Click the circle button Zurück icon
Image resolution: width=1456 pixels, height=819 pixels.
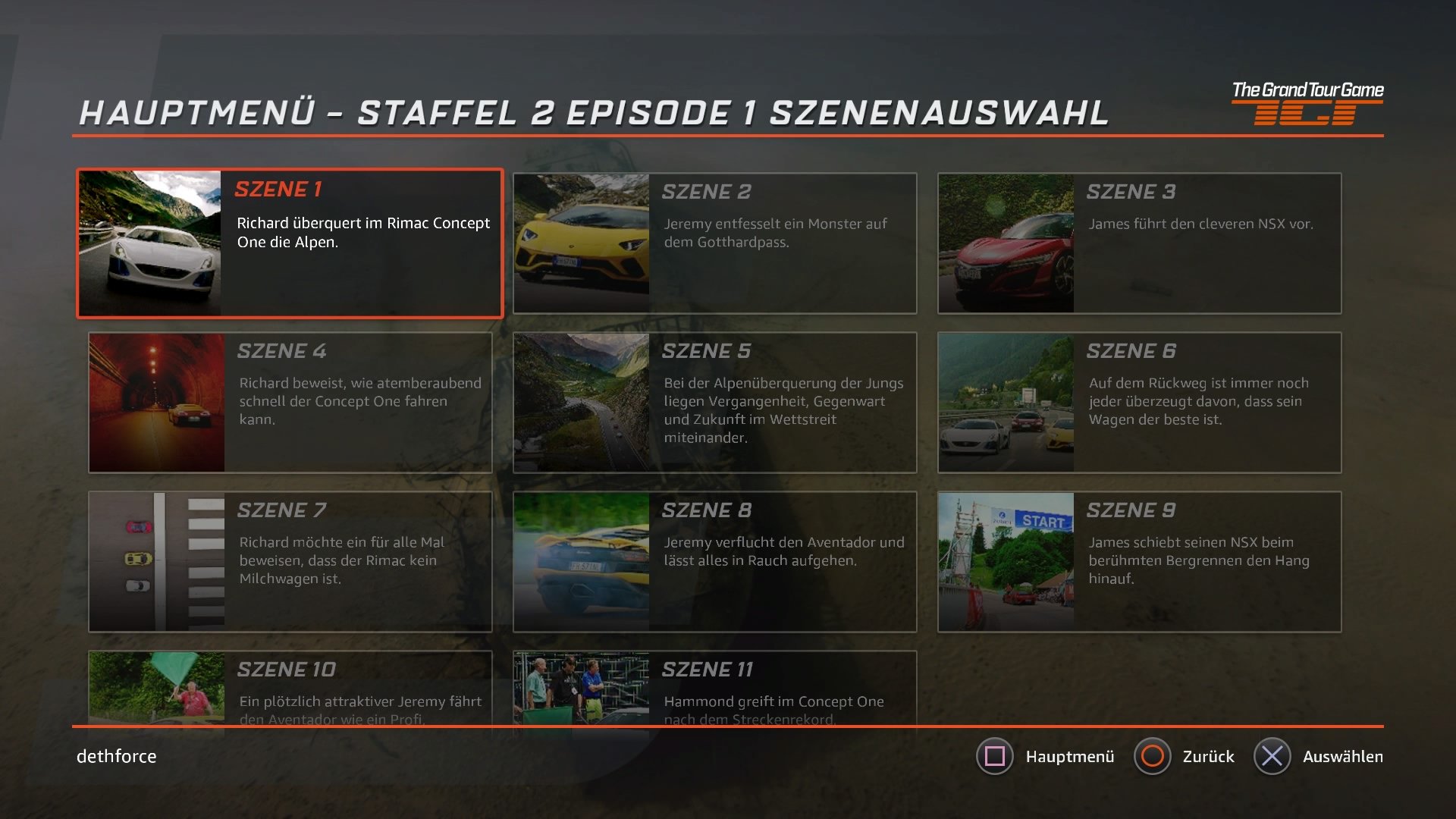pyautogui.click(x=1153, y=756)
